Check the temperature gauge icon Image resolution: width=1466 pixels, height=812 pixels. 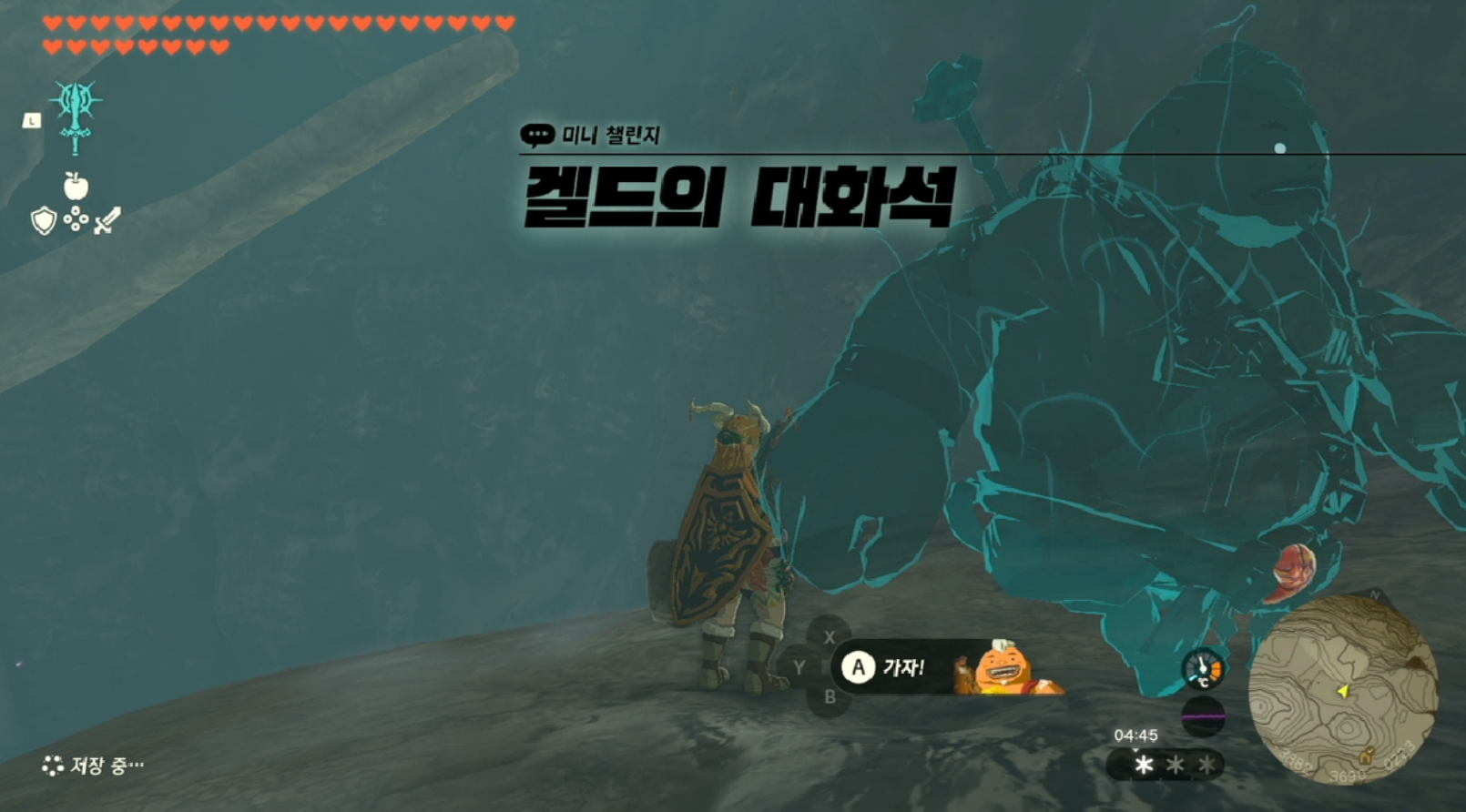point(1202,669)
